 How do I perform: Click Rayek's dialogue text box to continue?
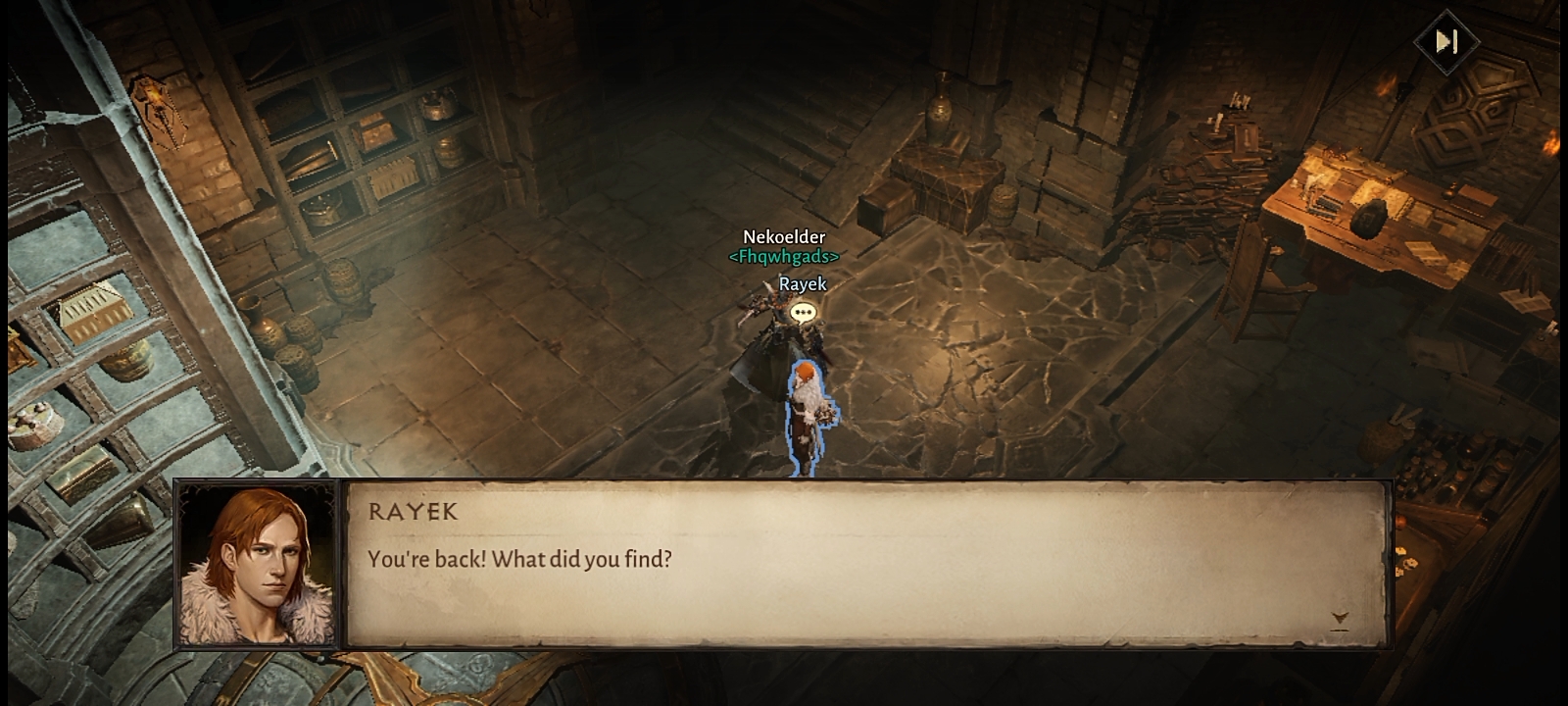866,563
